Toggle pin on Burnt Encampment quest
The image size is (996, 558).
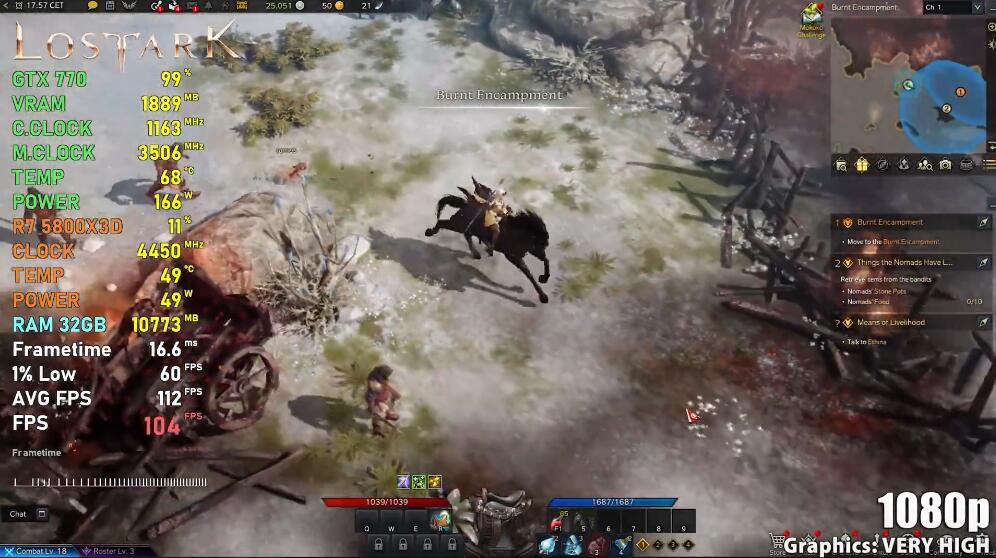coord(984,222)
